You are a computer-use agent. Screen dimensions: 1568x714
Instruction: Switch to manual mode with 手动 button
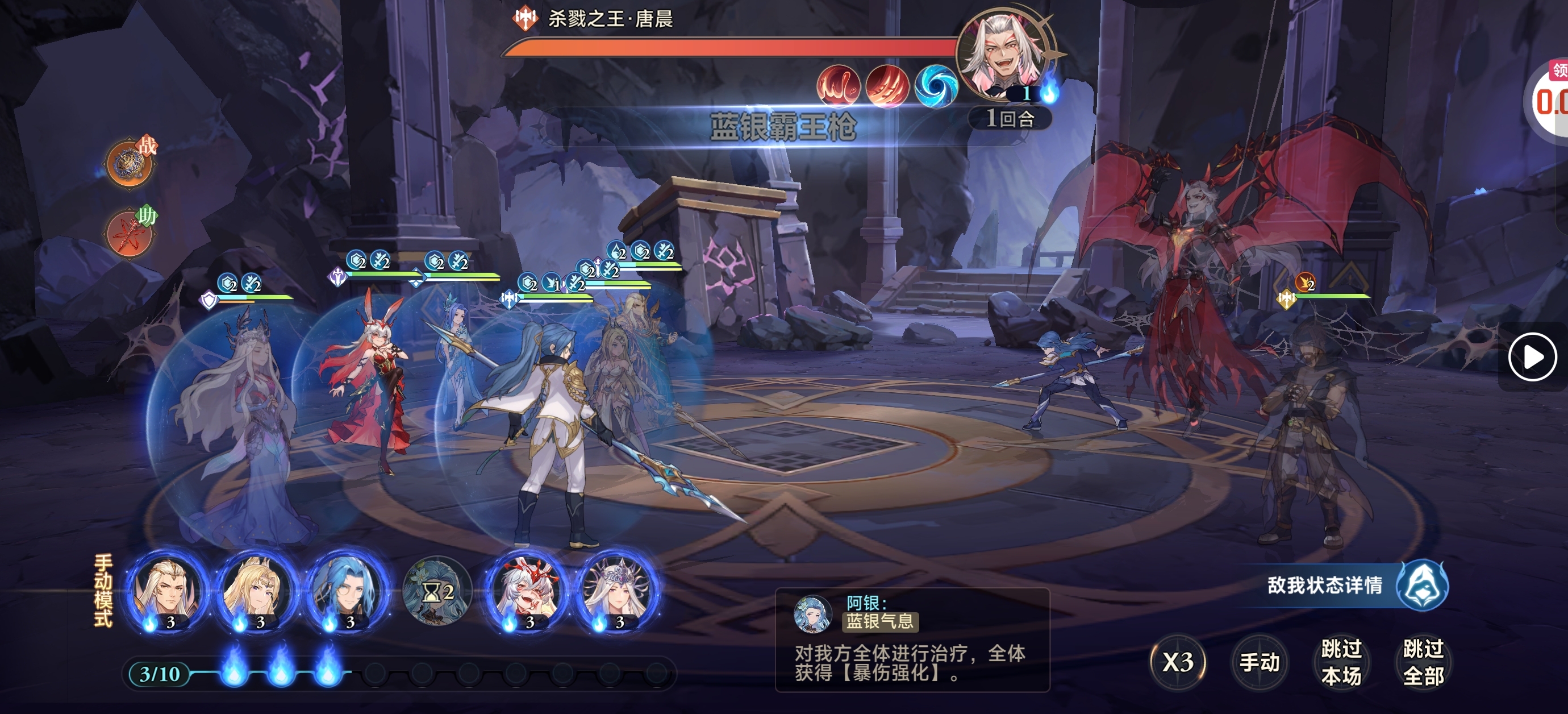[x=1260, y=662]
